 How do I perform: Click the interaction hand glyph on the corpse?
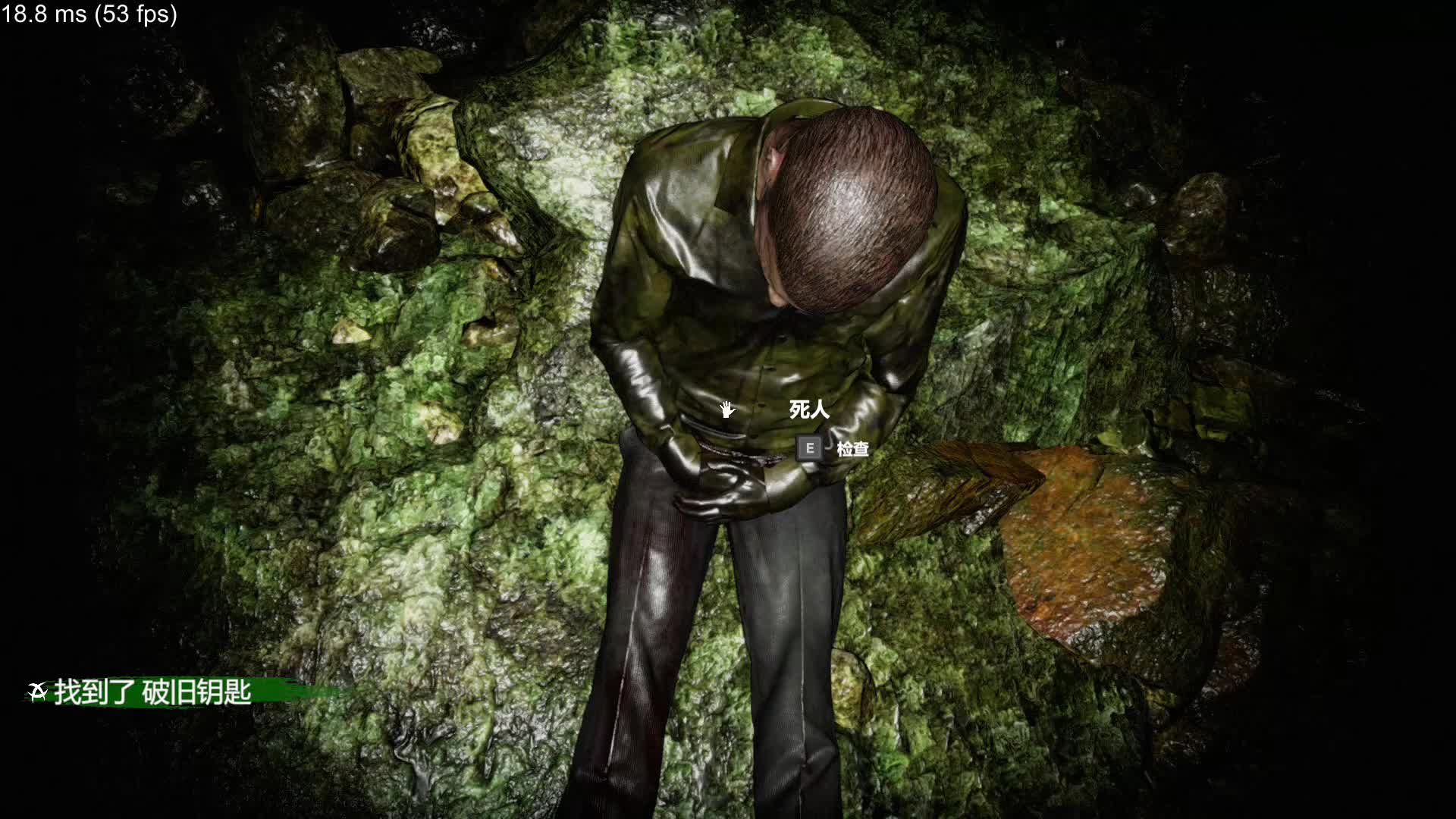pyautogui.click(x=727, y=409)
